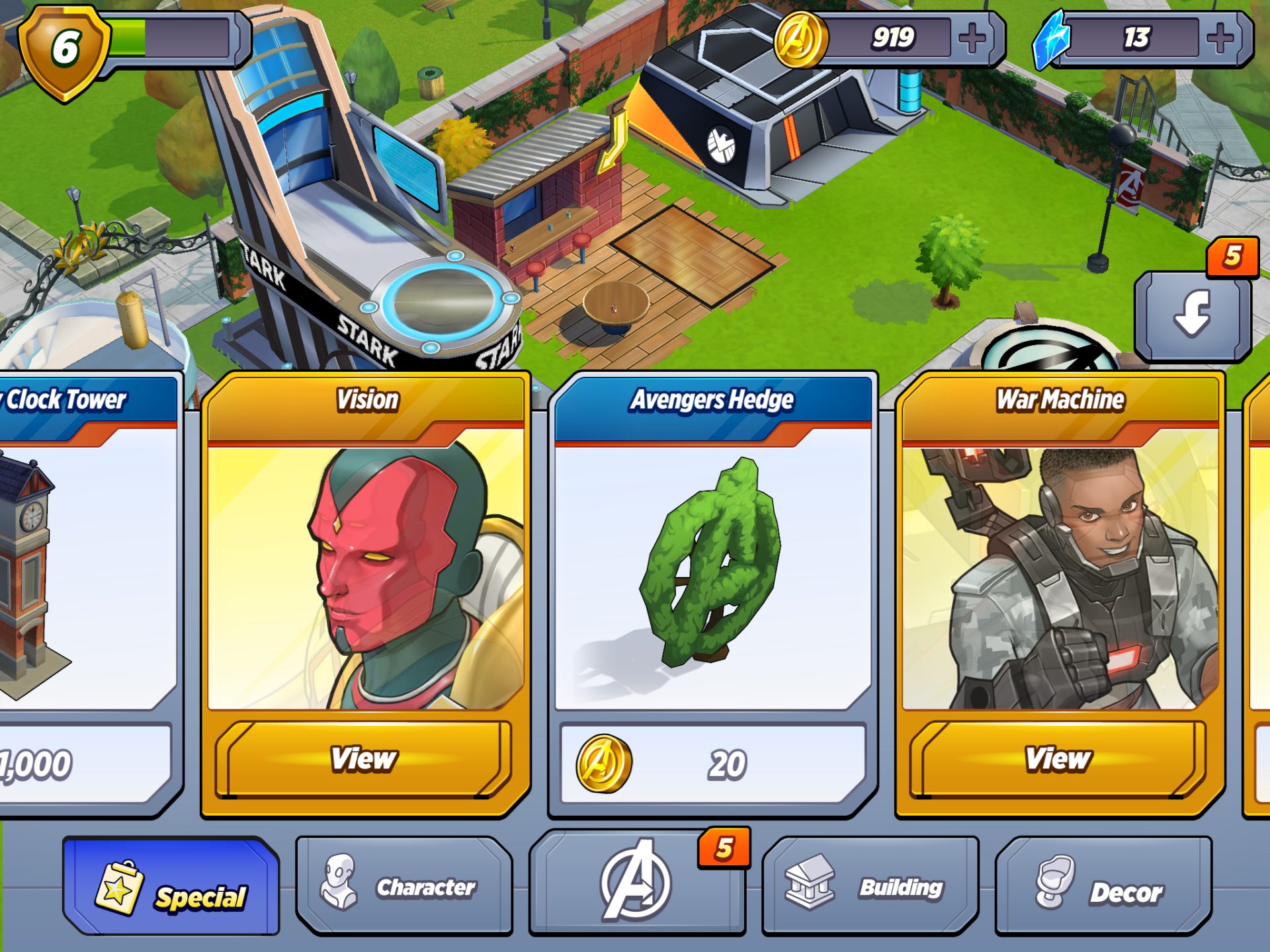Add more blue shards
Image resolution: width=1270 pixels, height=952 pixels.
[x=1220, y=38]
